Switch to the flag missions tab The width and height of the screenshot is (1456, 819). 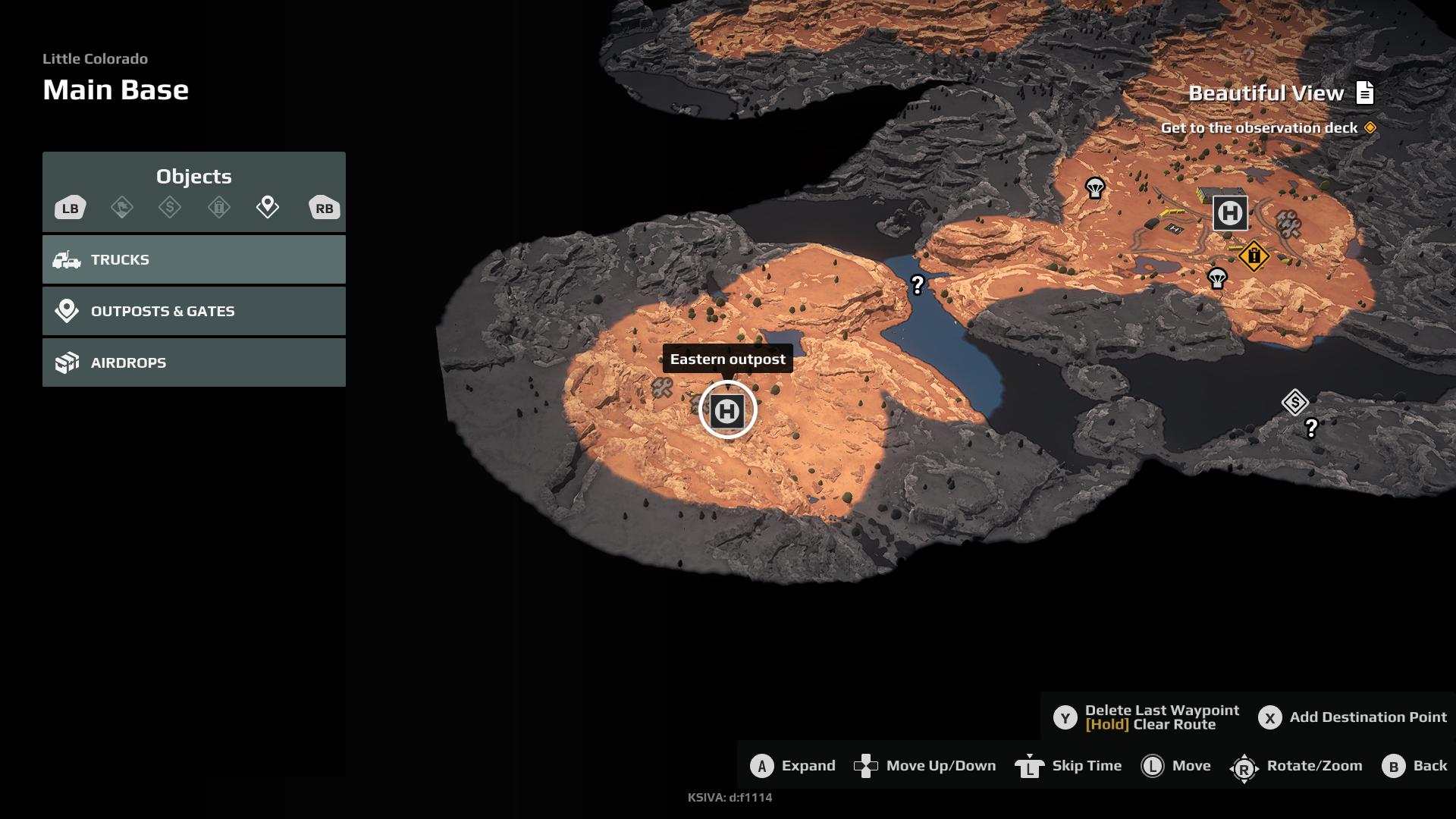122,207
